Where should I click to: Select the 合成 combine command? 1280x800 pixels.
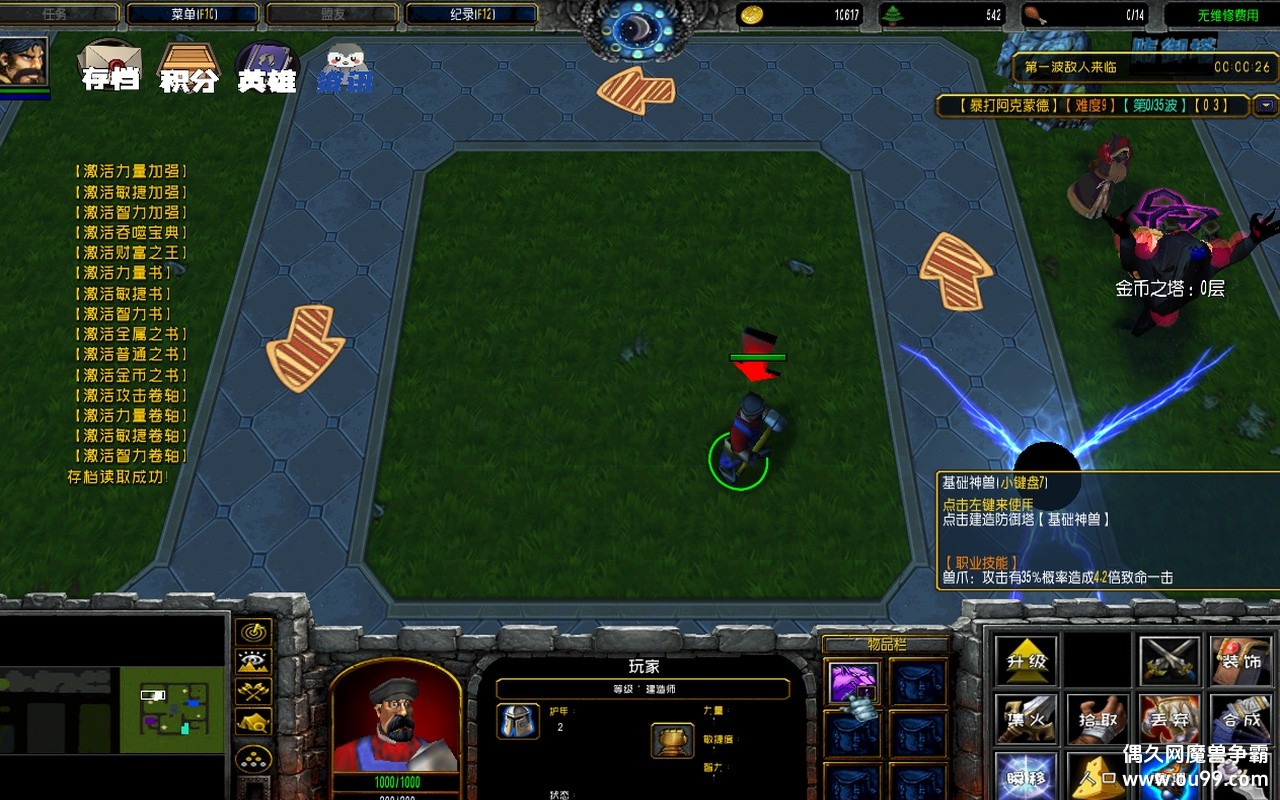[x=1241, y=719]
